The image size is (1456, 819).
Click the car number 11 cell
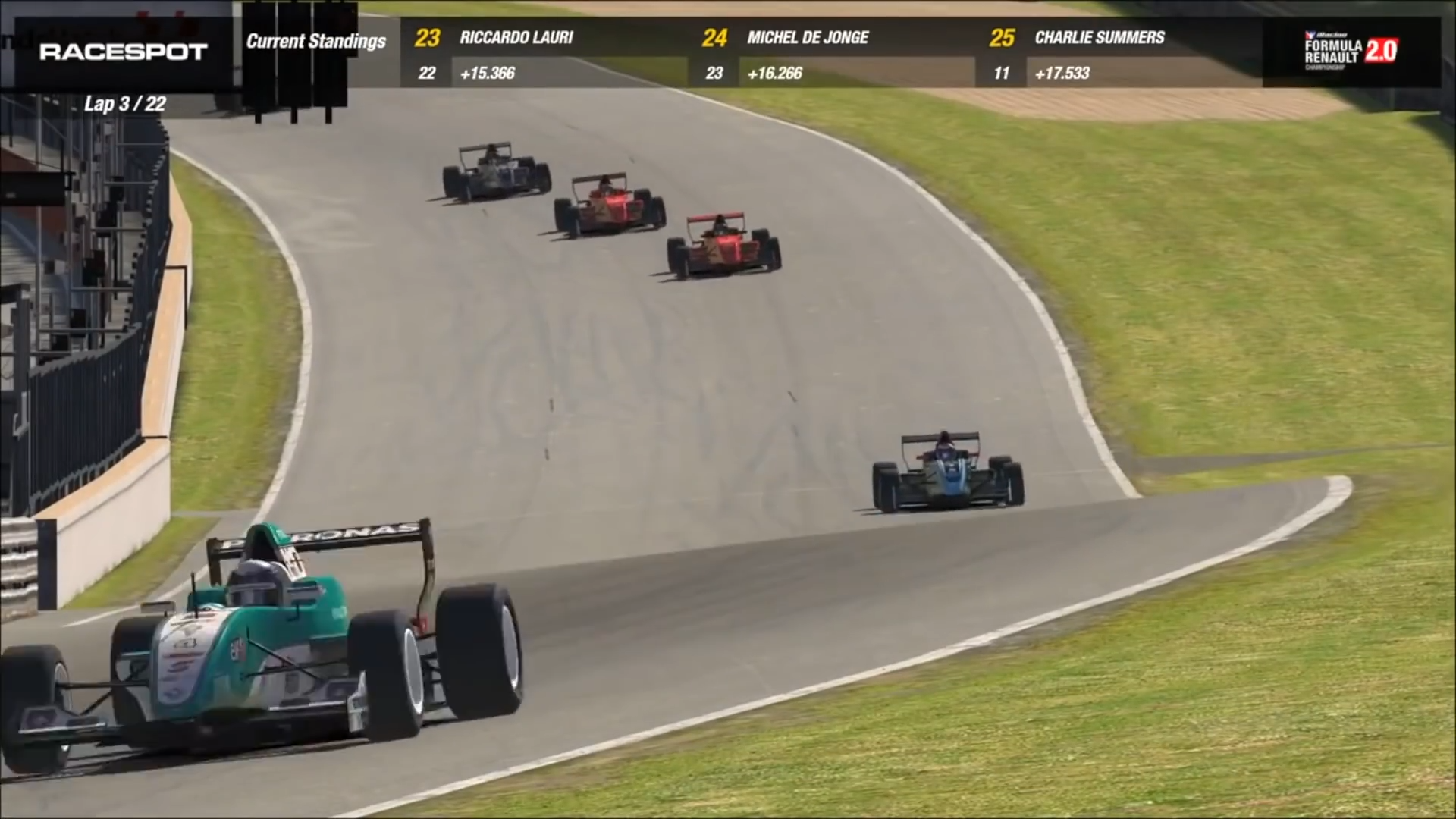click(x=1003, y=74)
